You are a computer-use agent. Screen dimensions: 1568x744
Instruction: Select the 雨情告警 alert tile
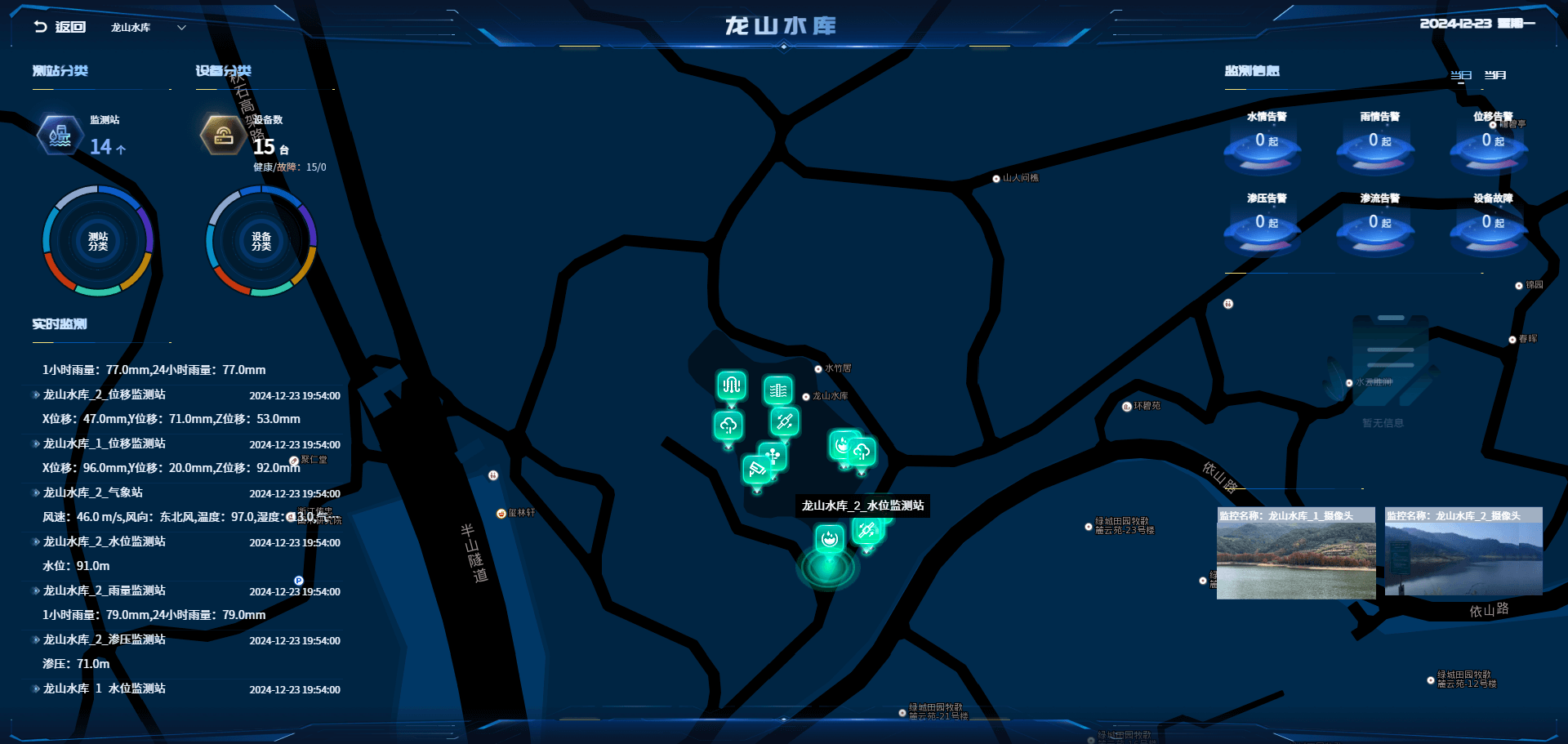point(1376,142)
